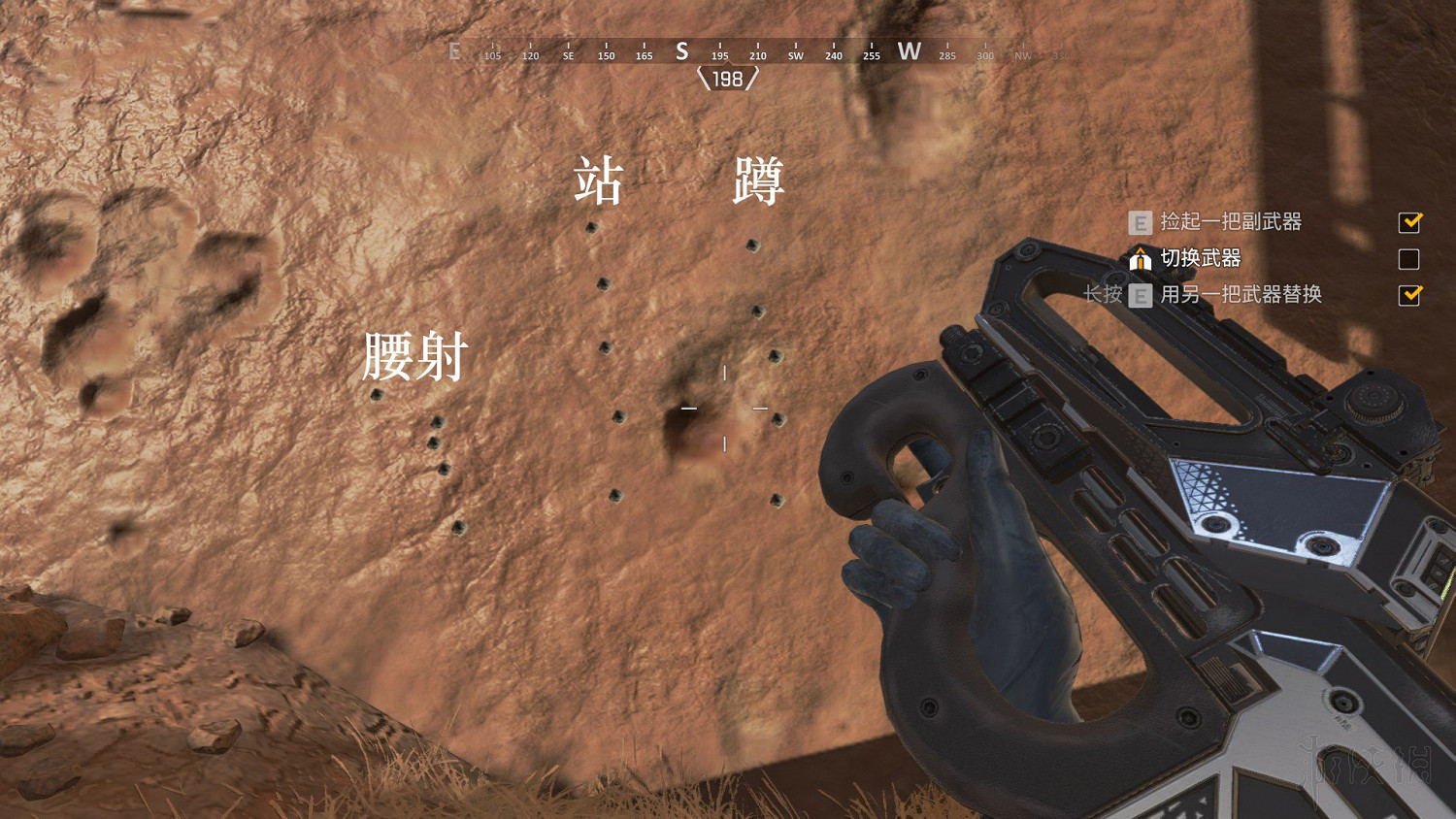
Task: Click the 150 compass tick marker
Action: click(x=605, y=55)
